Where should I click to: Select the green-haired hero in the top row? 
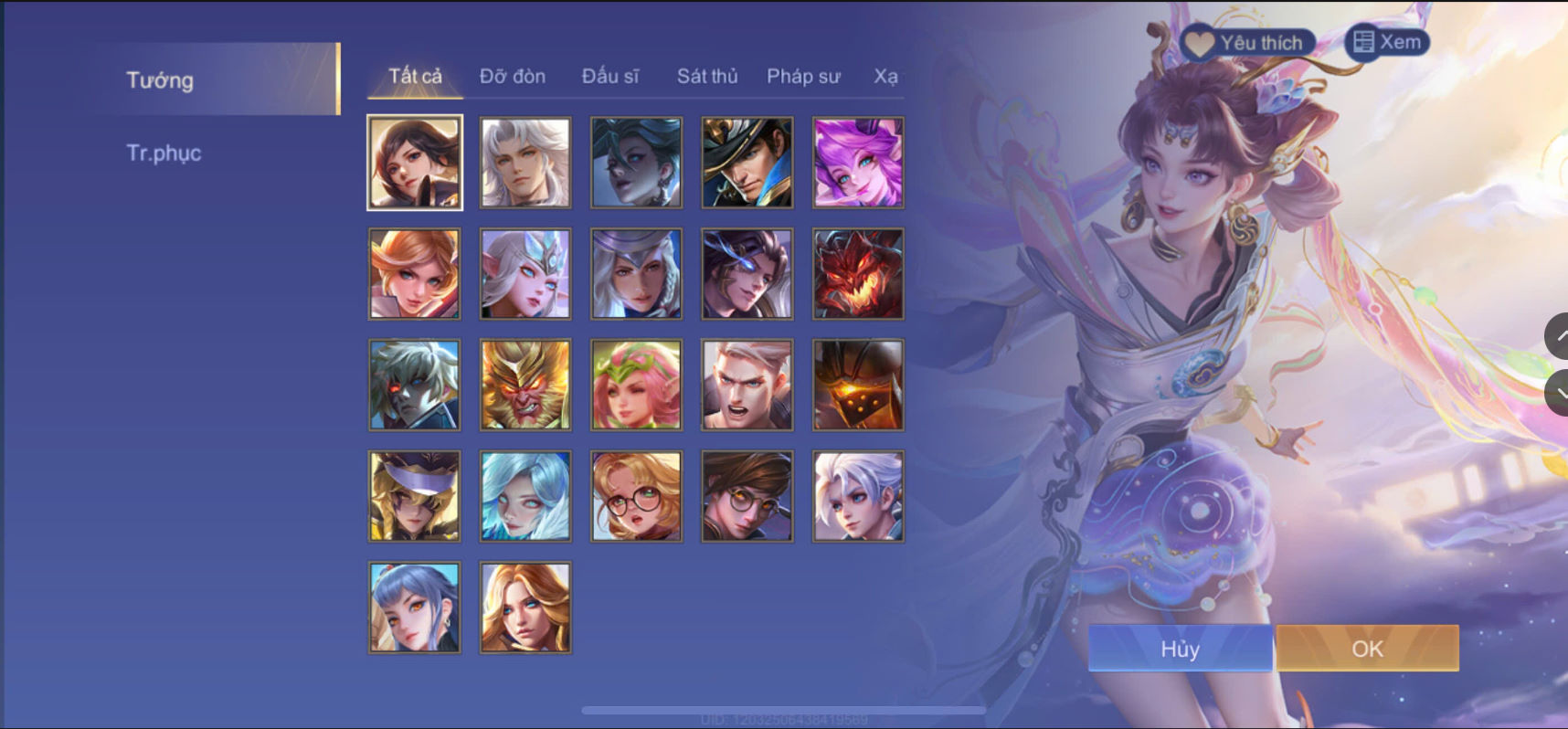coord(635,162)
